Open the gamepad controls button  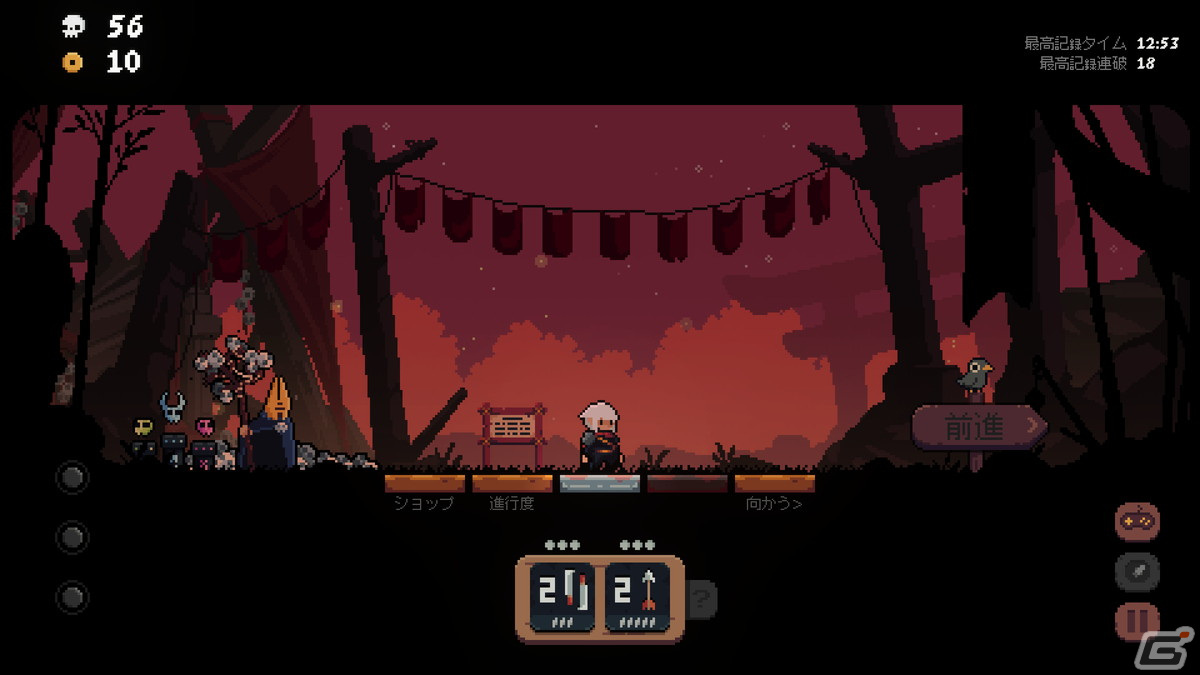pyautogui.click(x=1137, y=521)
